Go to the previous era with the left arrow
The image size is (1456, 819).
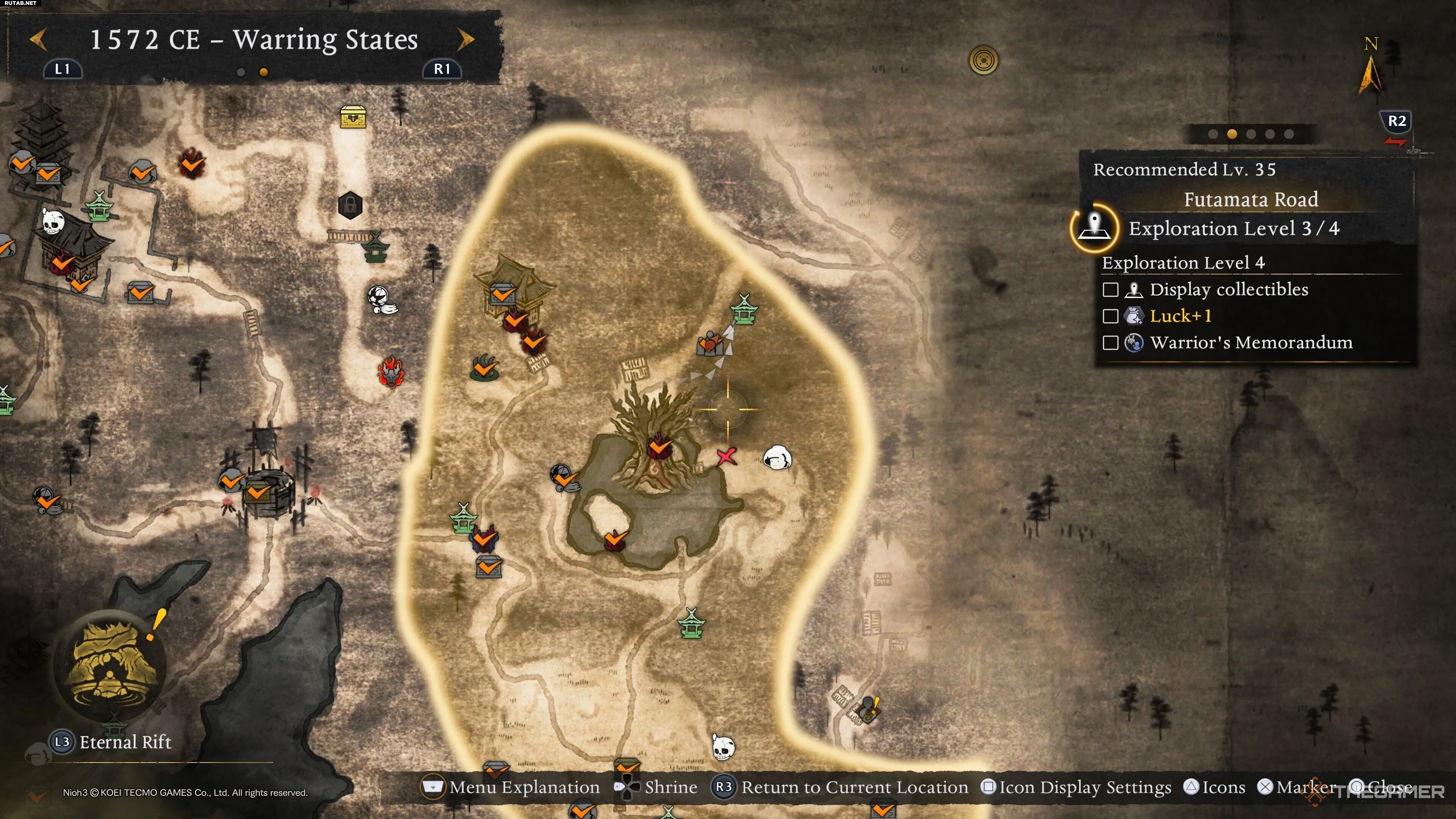[x=38, y=39]
